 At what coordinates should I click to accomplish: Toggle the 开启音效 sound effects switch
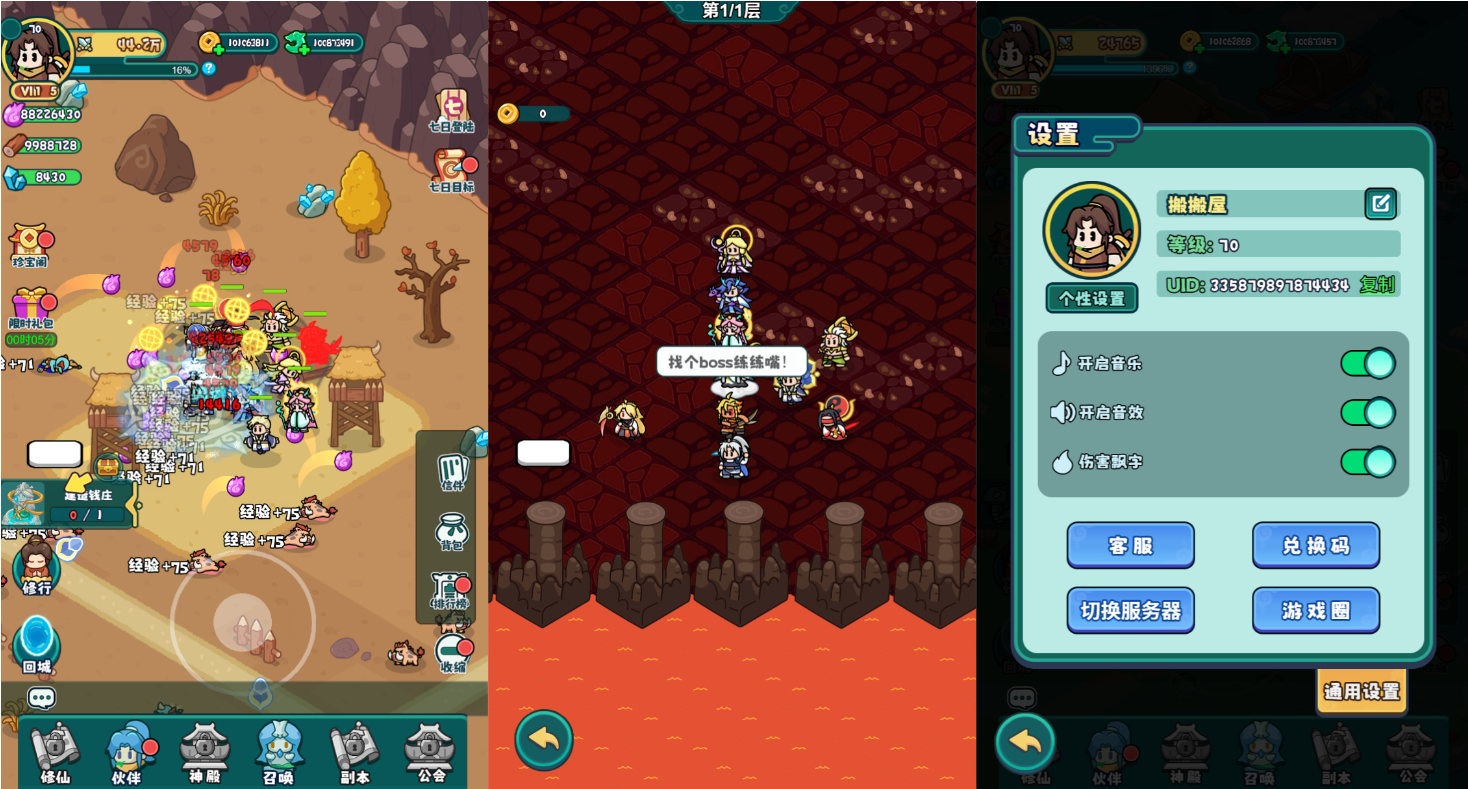pos(1367,412)
